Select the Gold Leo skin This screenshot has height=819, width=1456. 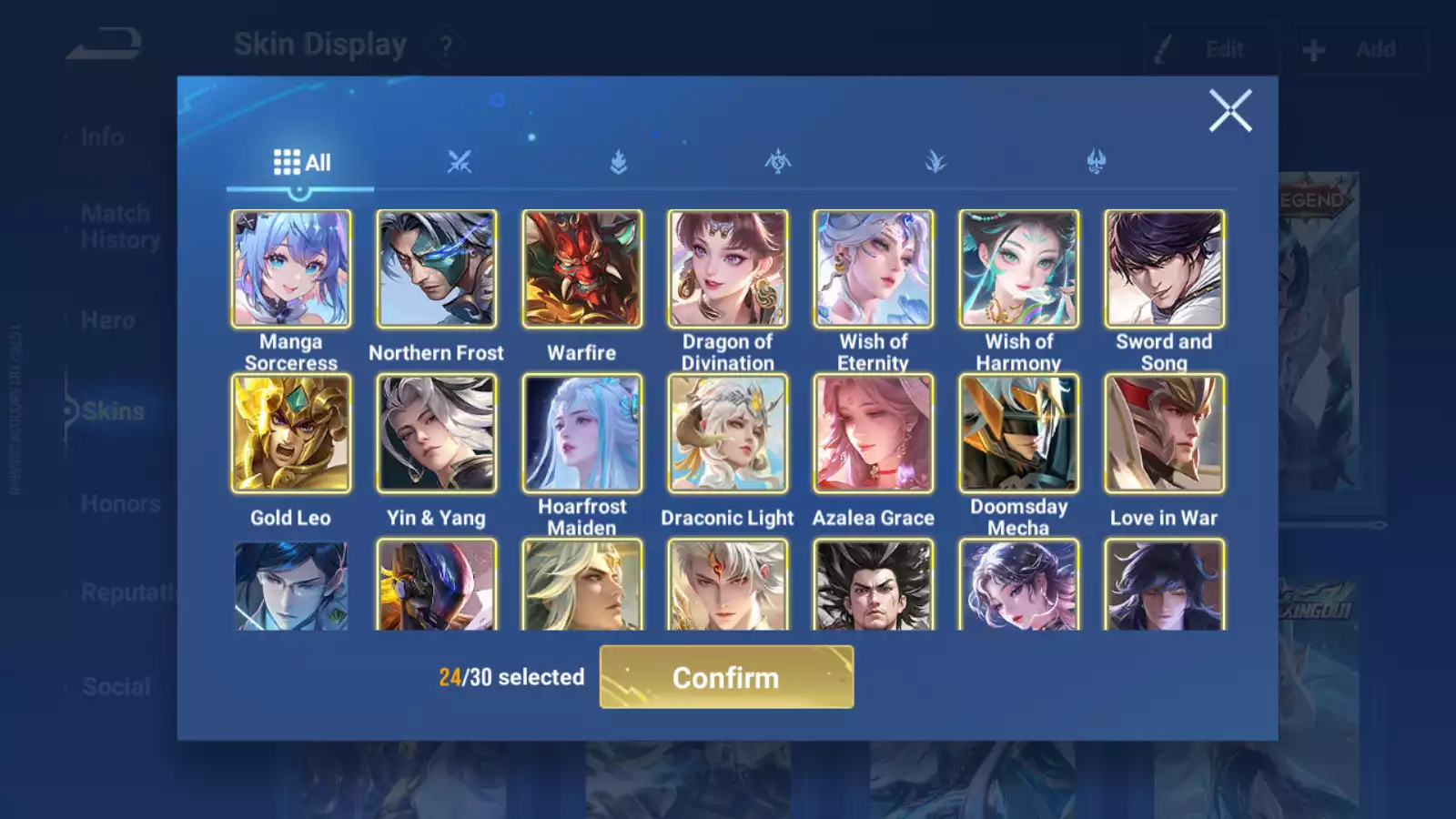click(291, 434)
